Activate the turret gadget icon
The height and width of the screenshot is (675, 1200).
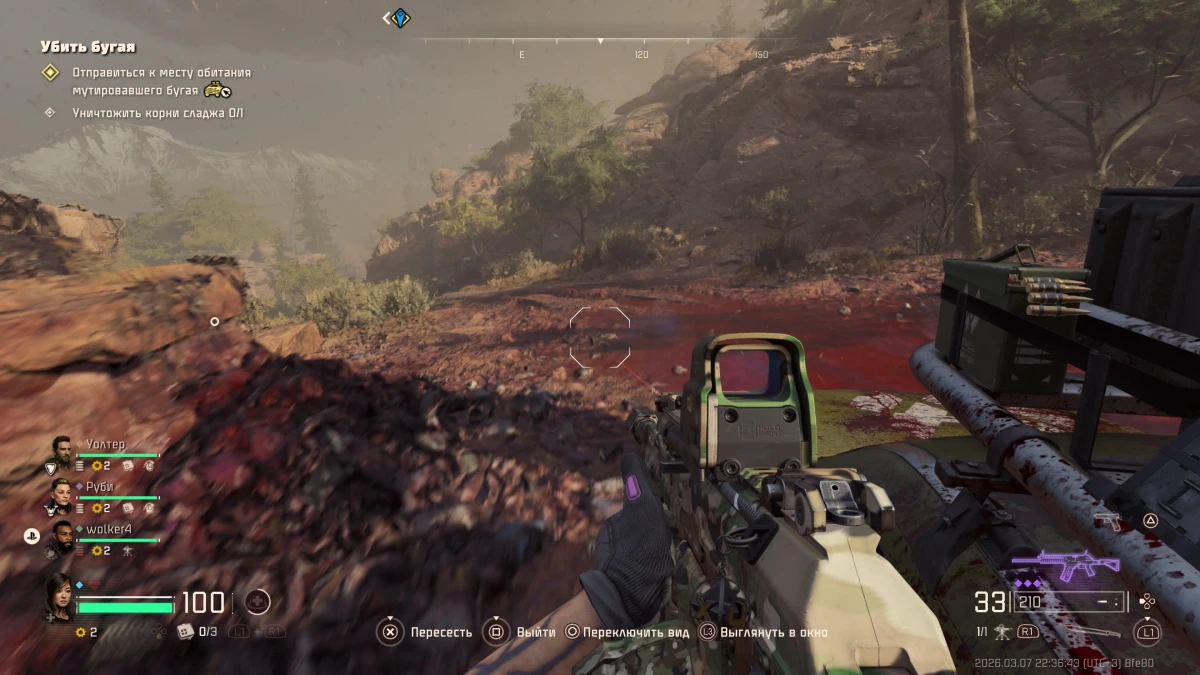point(1001,632)
